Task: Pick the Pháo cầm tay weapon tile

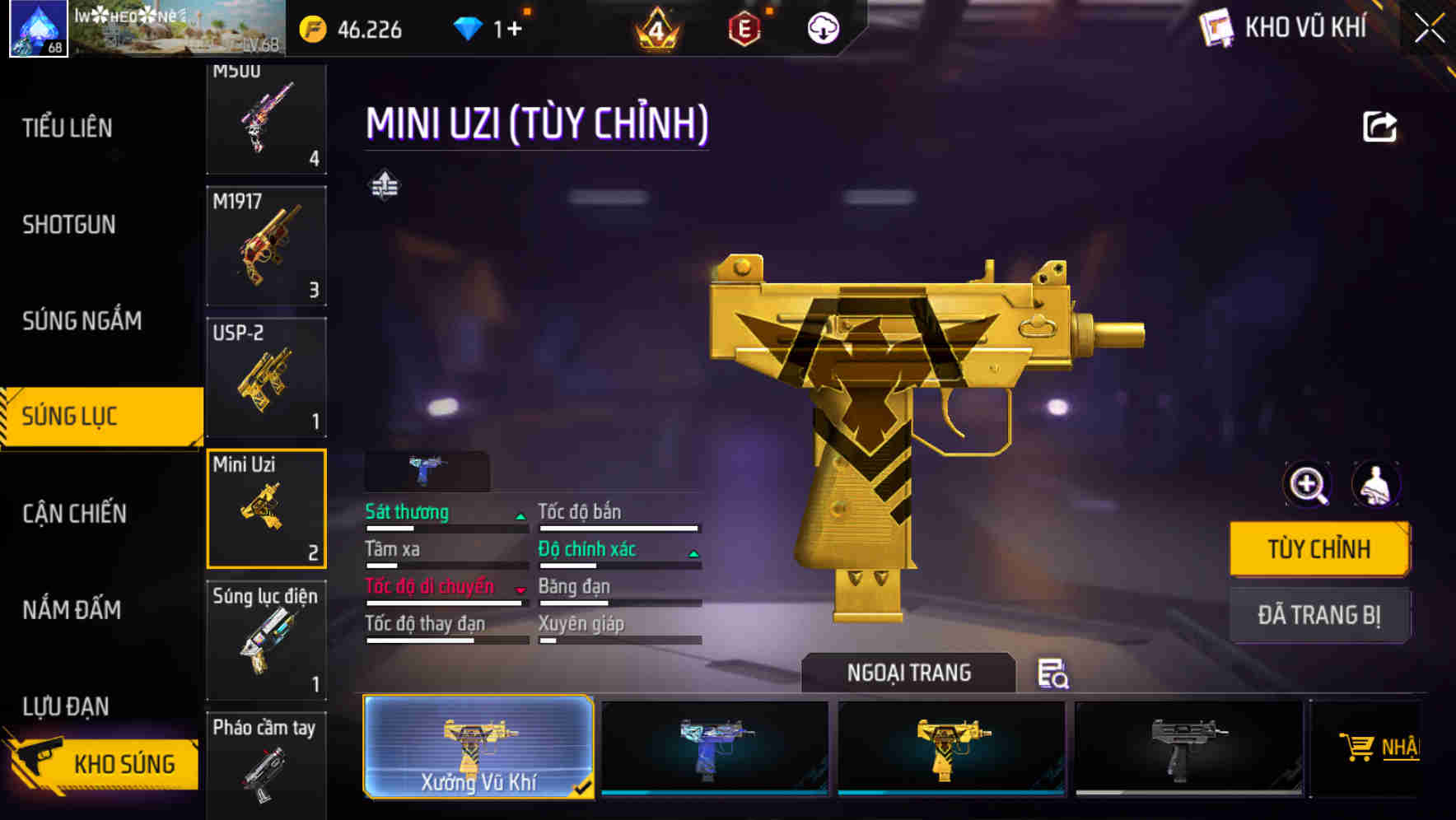Action: 266,764
